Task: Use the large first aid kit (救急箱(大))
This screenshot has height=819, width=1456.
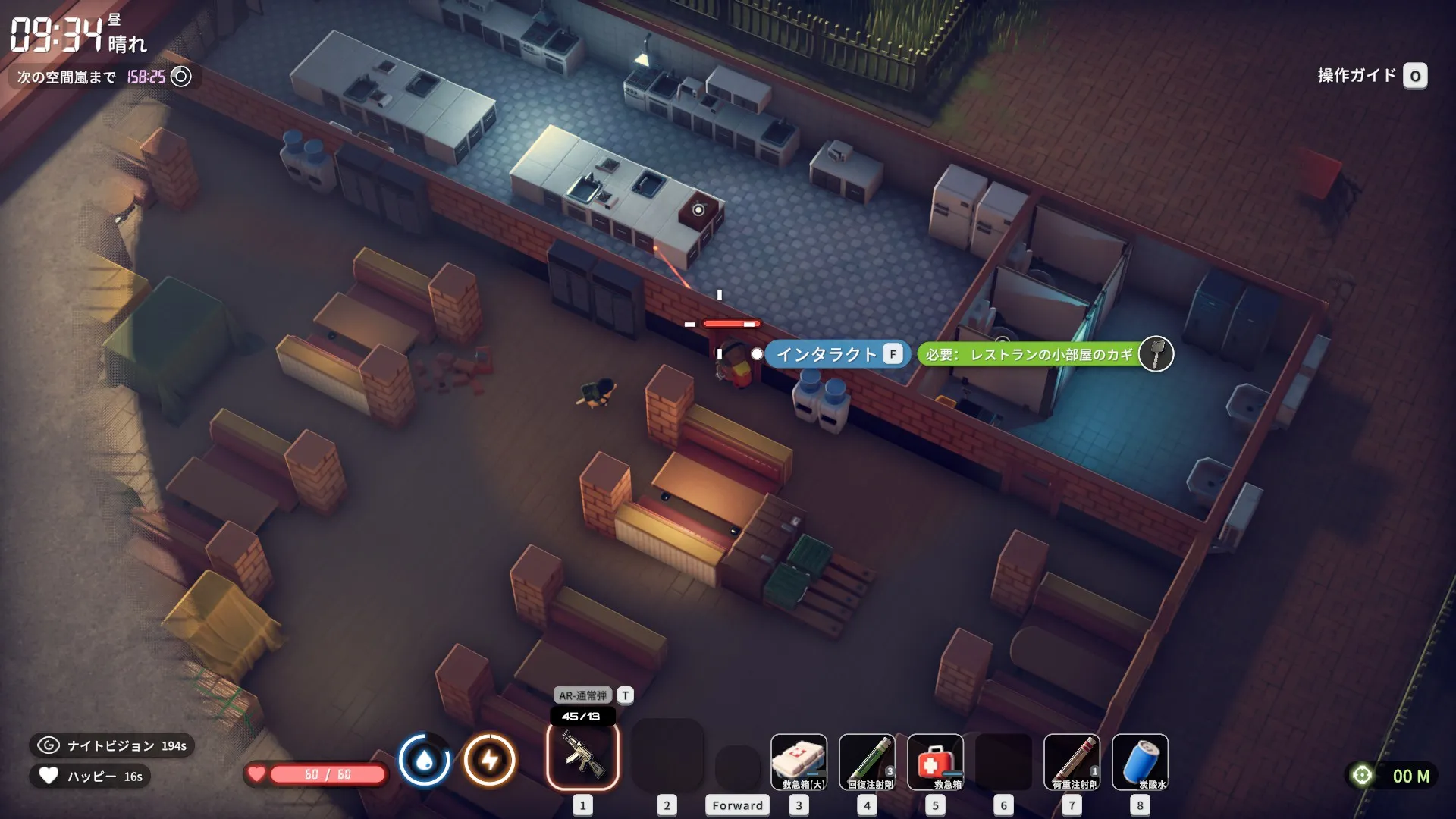Action: point(799,761)
